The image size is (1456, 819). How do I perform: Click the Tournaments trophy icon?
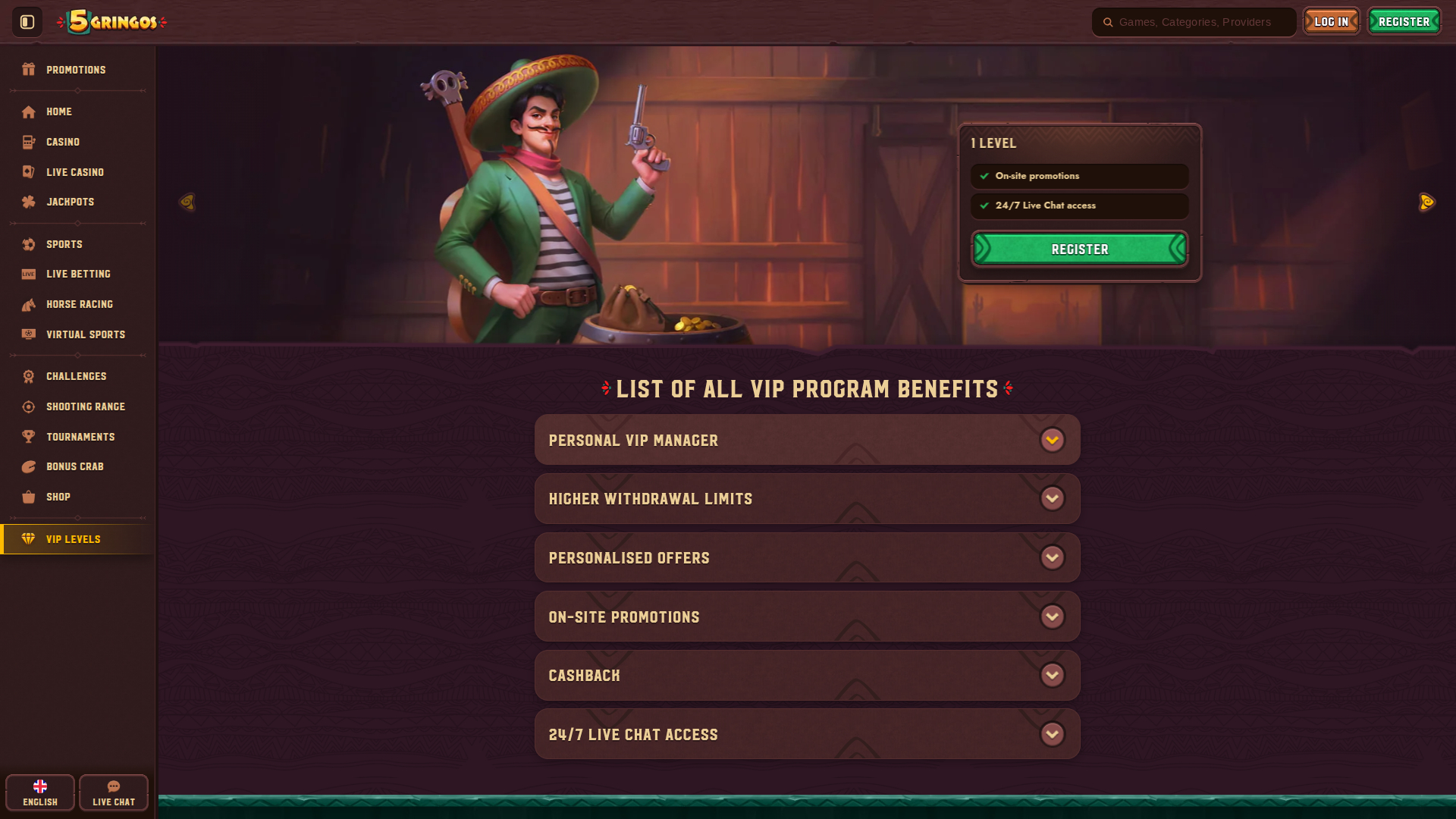point(28,437)
